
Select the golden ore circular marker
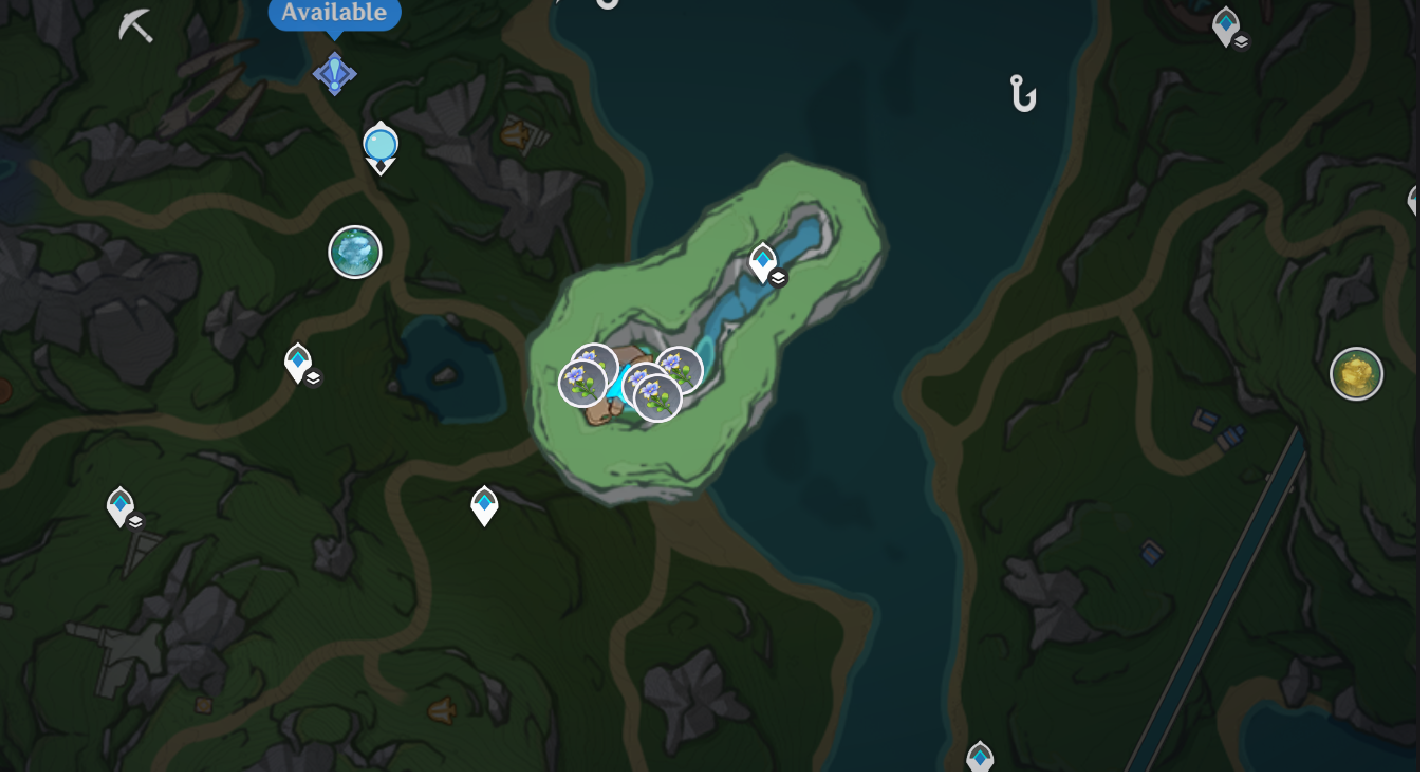1356,374
